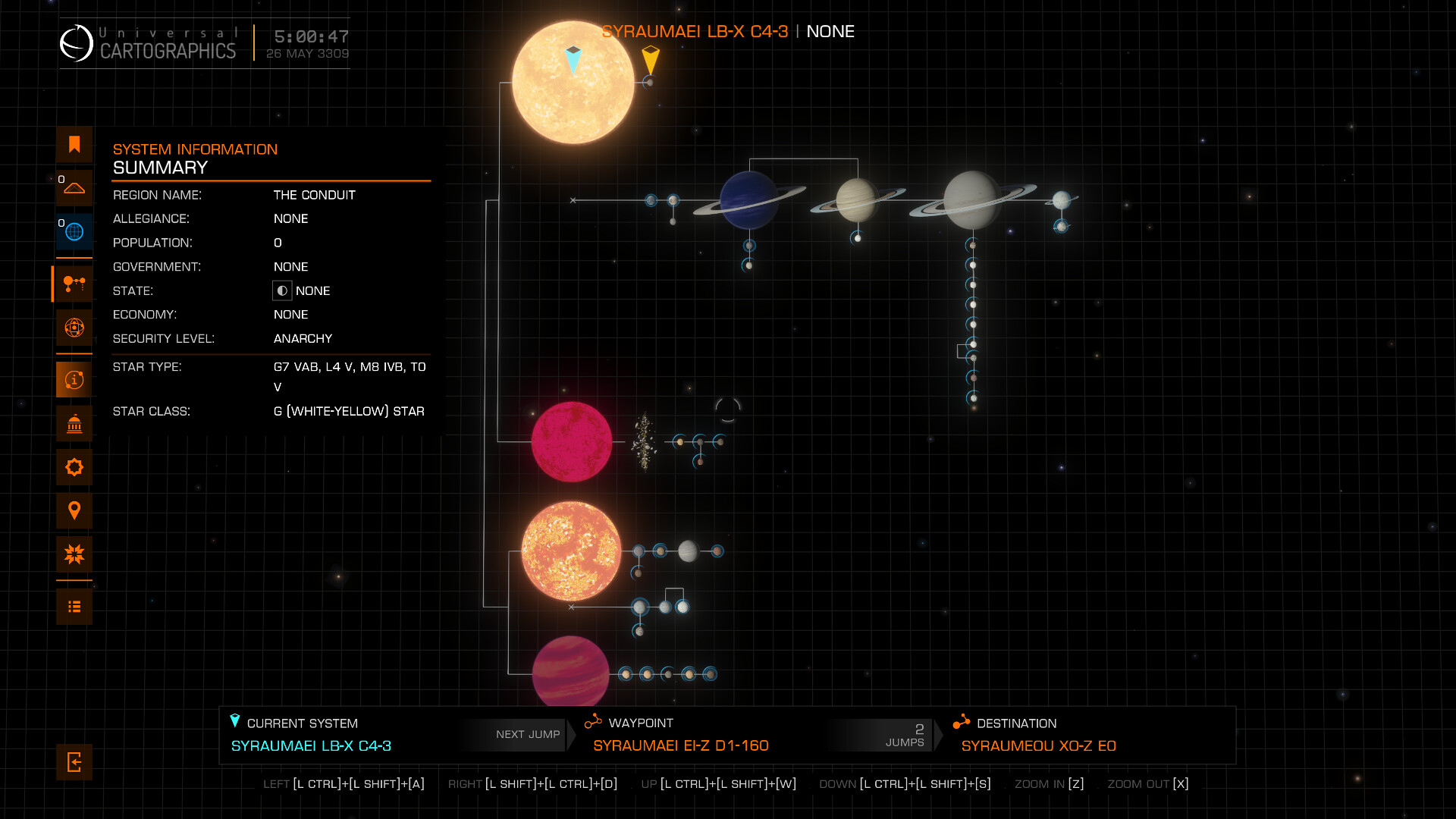Select the asteroid belt cluster
Viewport: 1456px width, 819px height.
(645, 442)
